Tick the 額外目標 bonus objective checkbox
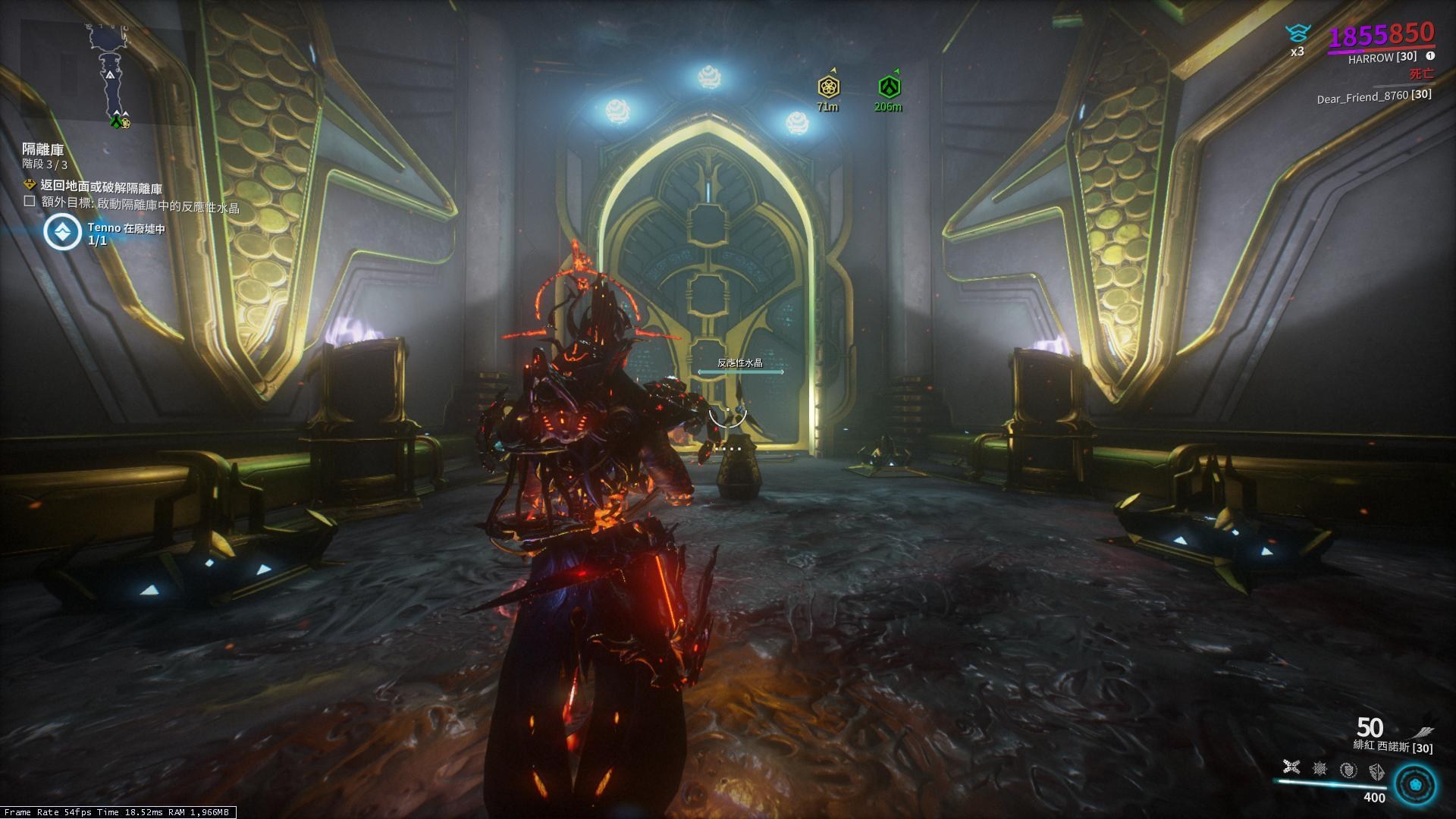Screen dimensions: 1456x819 click(x=30, y=202)
